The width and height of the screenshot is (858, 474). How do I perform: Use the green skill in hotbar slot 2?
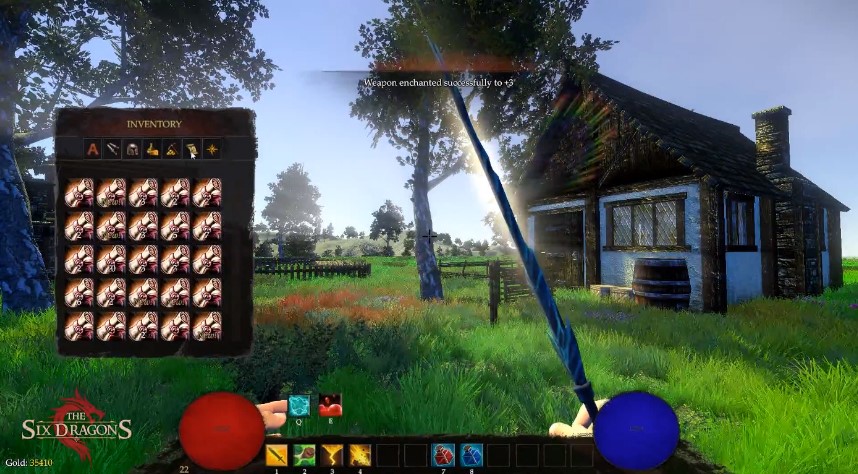[304, 455]
